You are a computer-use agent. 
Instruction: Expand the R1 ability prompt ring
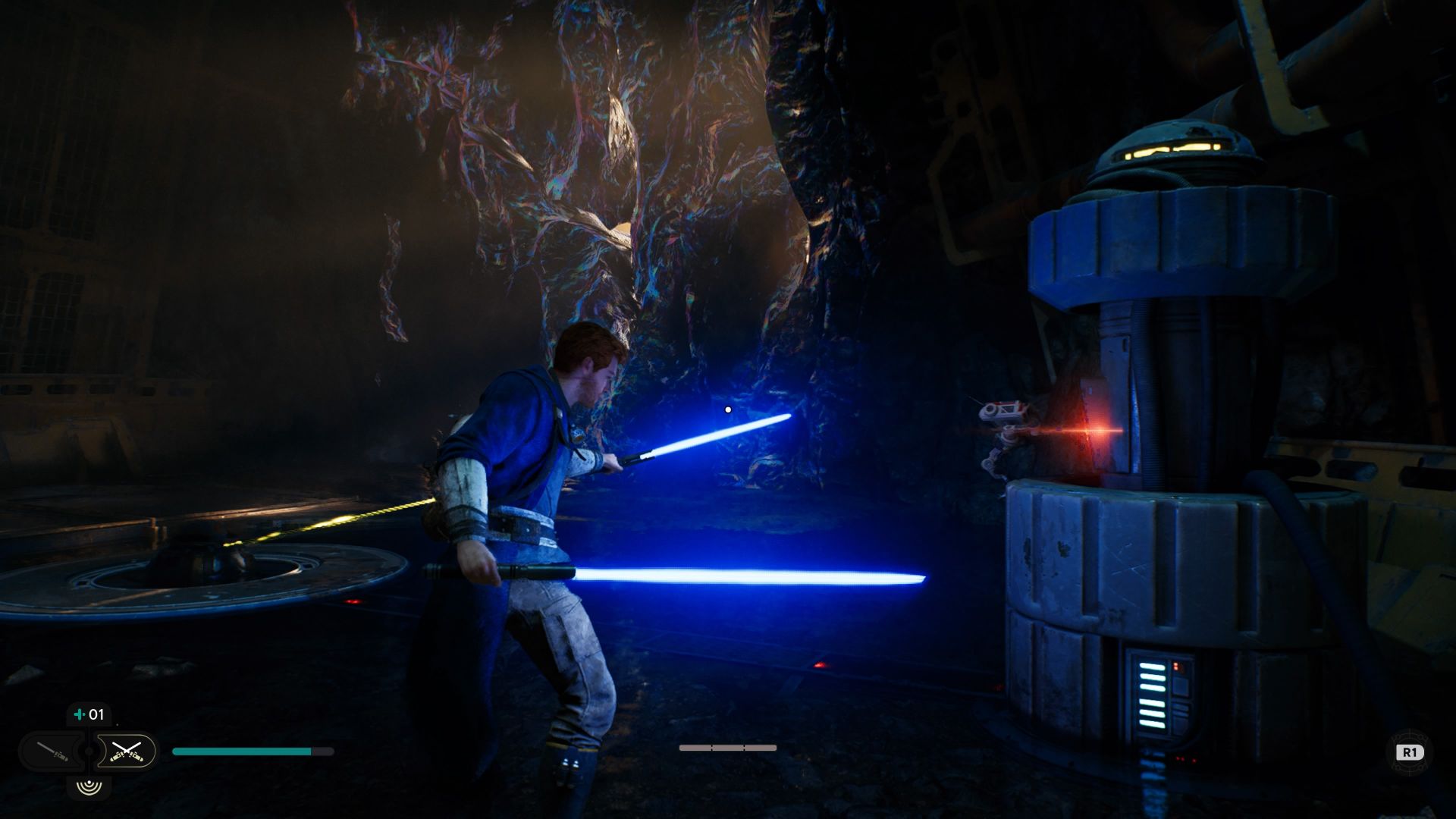pyautogui.click(x=1409, y=753)
